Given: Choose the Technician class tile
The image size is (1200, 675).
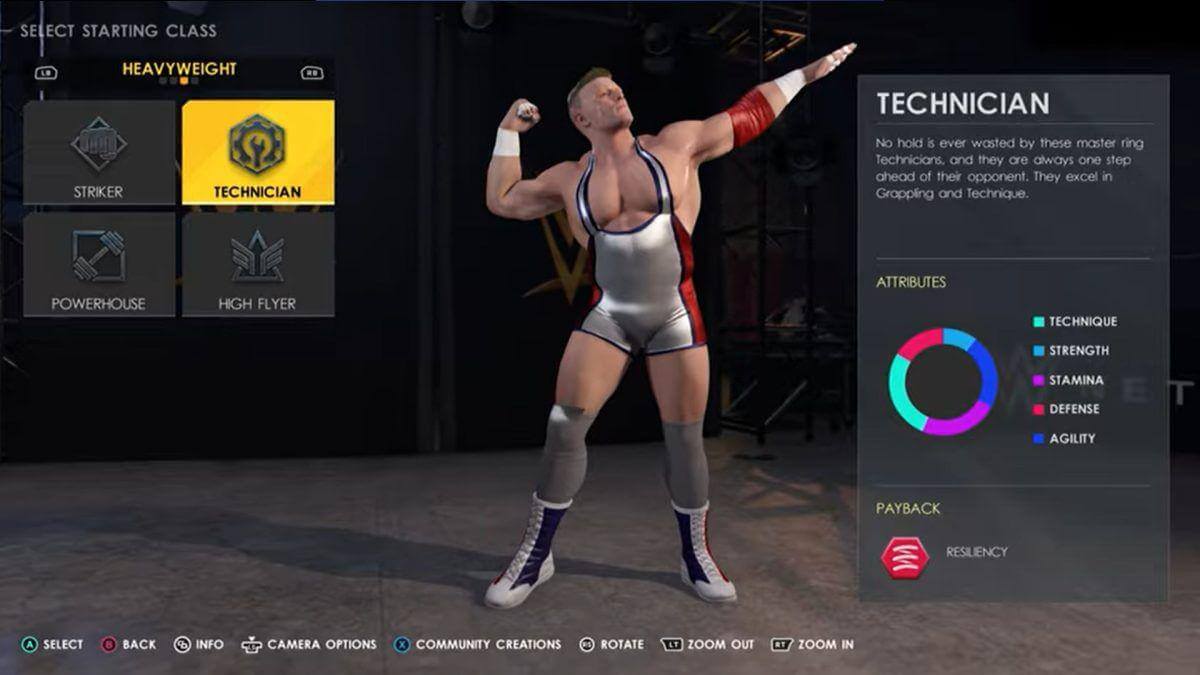Looking at the screenshot, I should [x=258, y=152].
